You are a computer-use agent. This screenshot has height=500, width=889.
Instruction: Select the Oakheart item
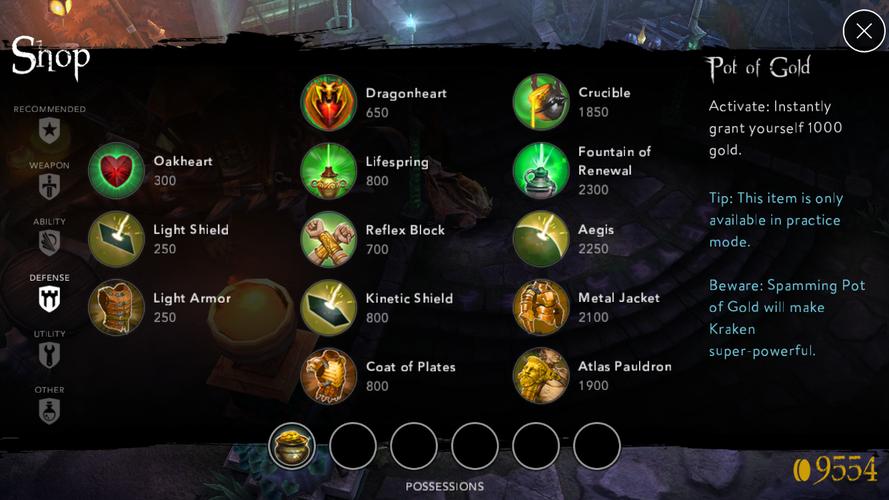(x=116, y=170)
